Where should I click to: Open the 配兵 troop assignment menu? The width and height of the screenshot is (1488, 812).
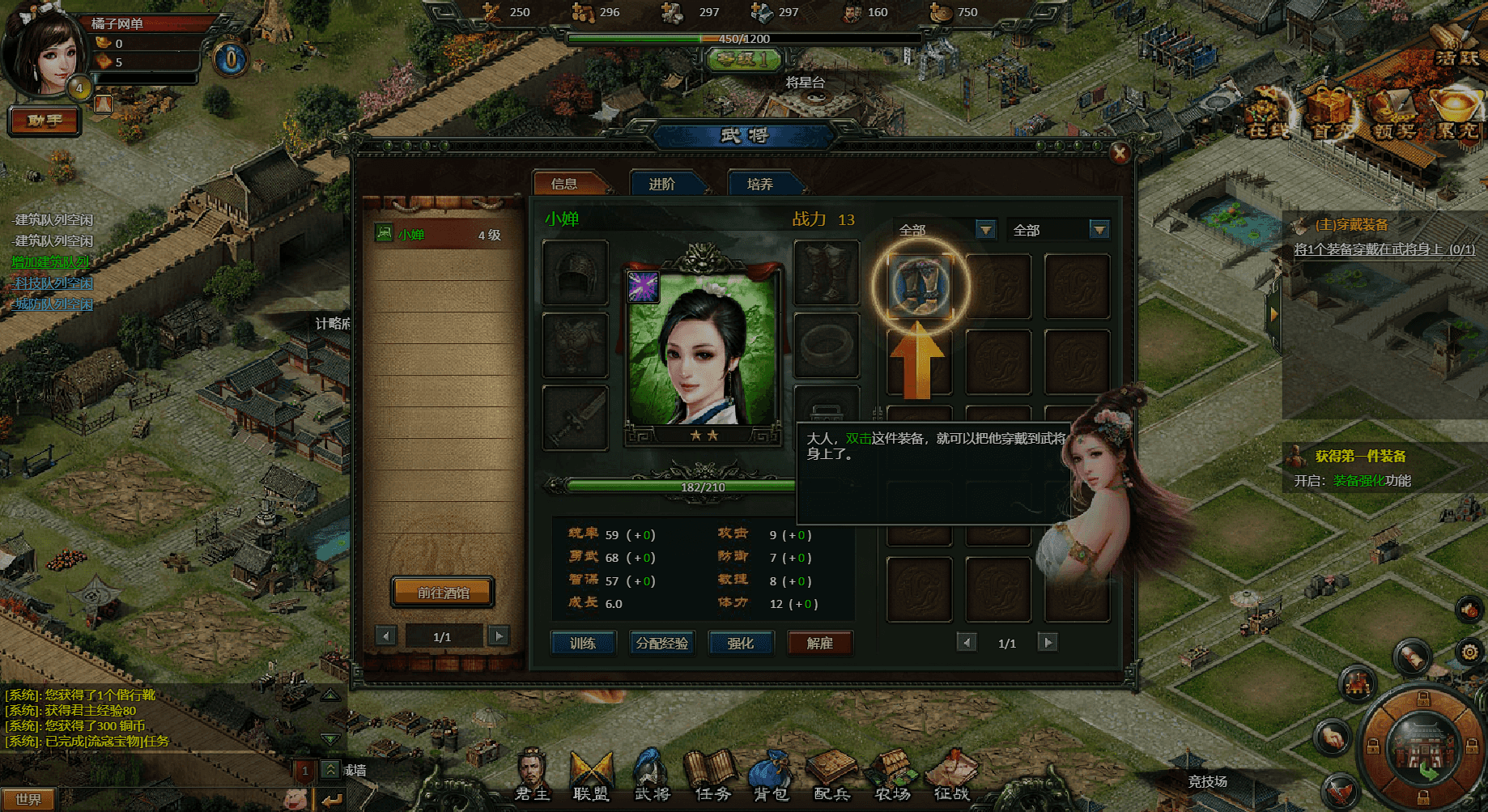(x=832, y=777)
